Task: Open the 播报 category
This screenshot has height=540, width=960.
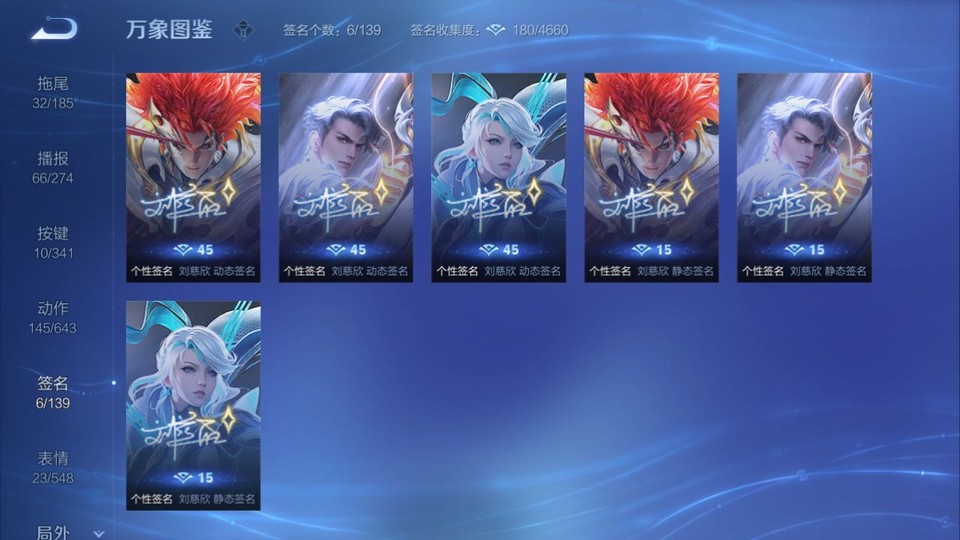Action: 53,167
